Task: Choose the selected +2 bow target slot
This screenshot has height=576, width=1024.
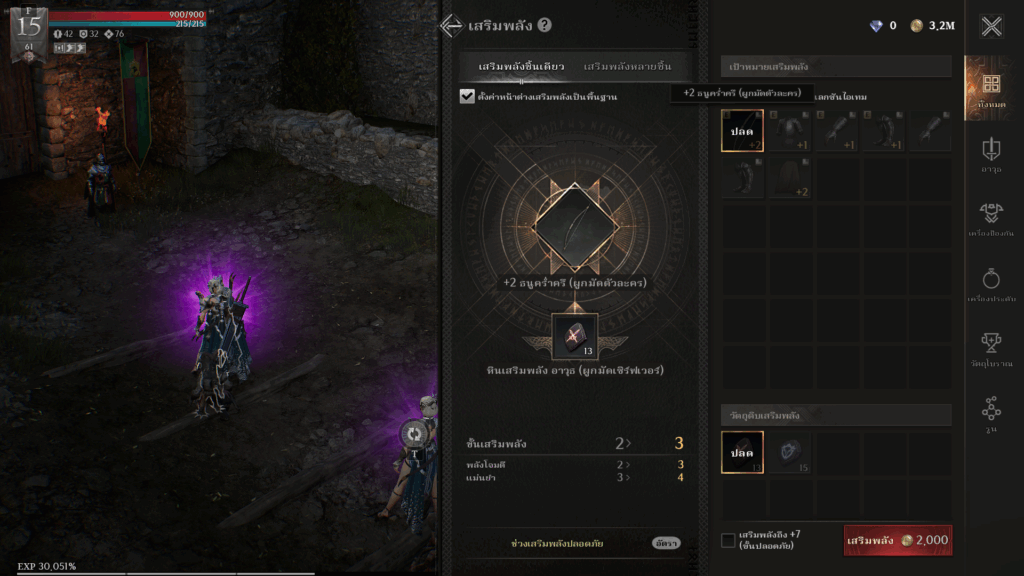Action: point(742,131)
